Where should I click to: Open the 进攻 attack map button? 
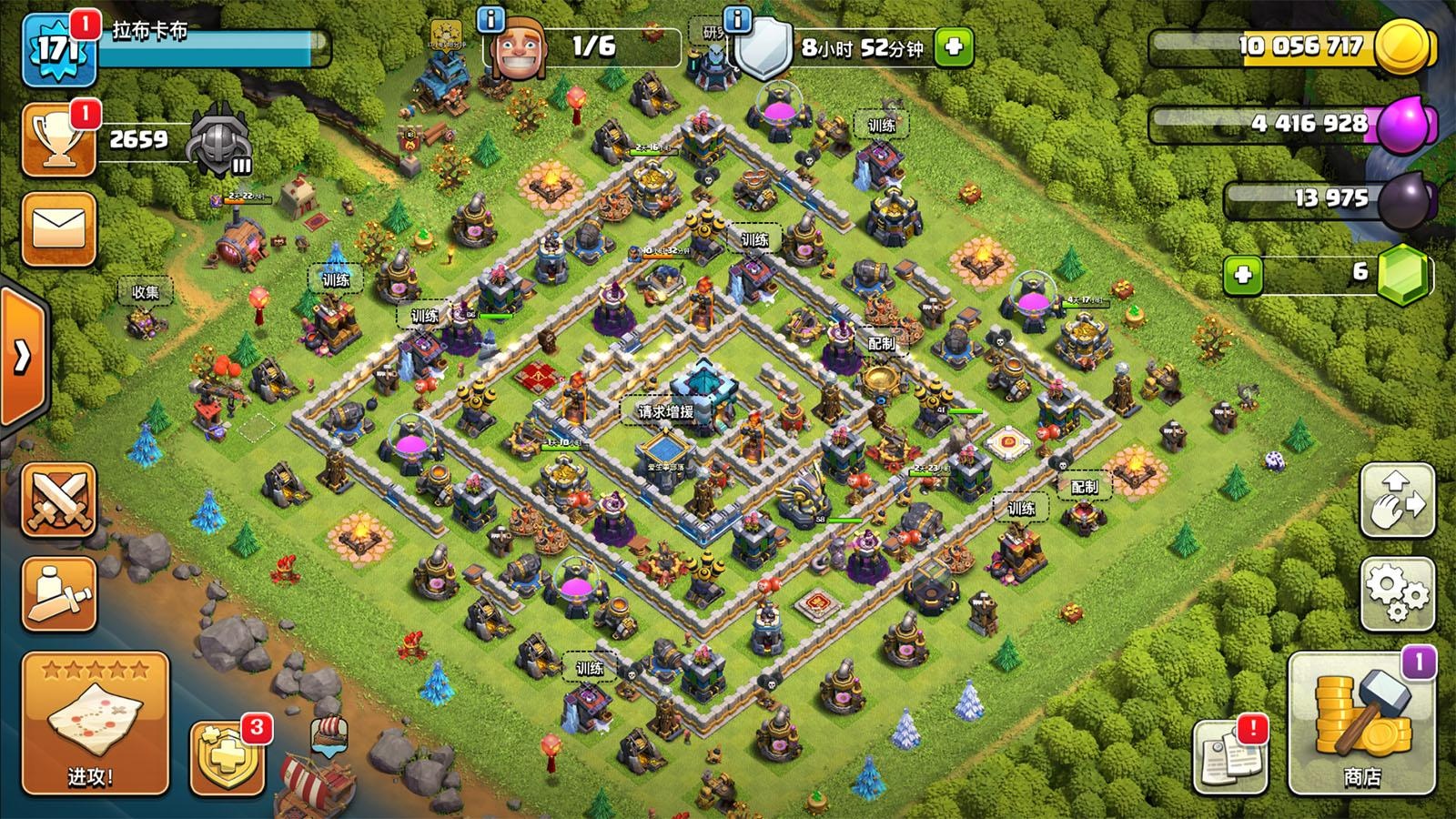click(x=95, y=723)
